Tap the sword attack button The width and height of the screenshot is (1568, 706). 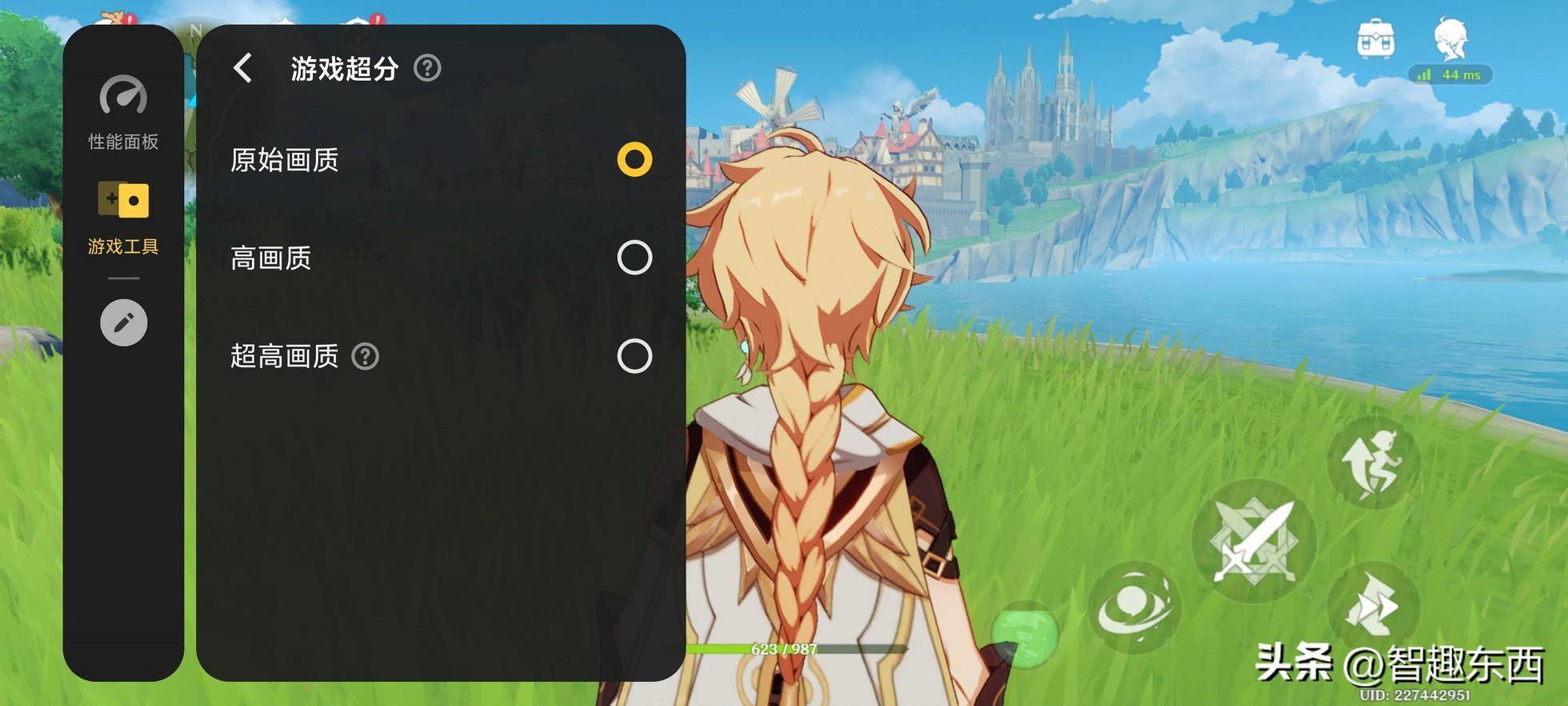click(x=1254, y=541)
